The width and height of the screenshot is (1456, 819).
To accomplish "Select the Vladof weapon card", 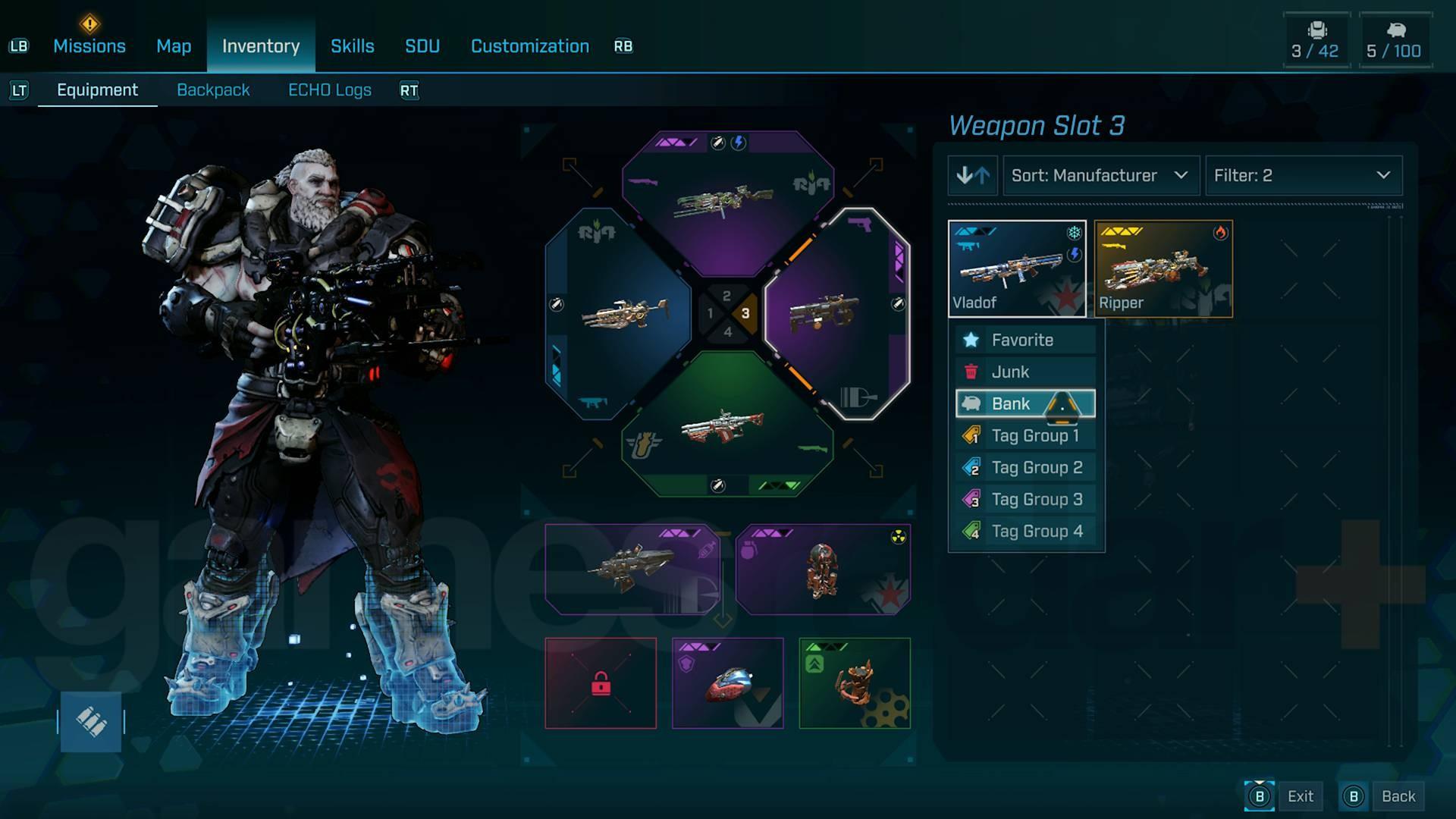I will tap(1016, 268).
